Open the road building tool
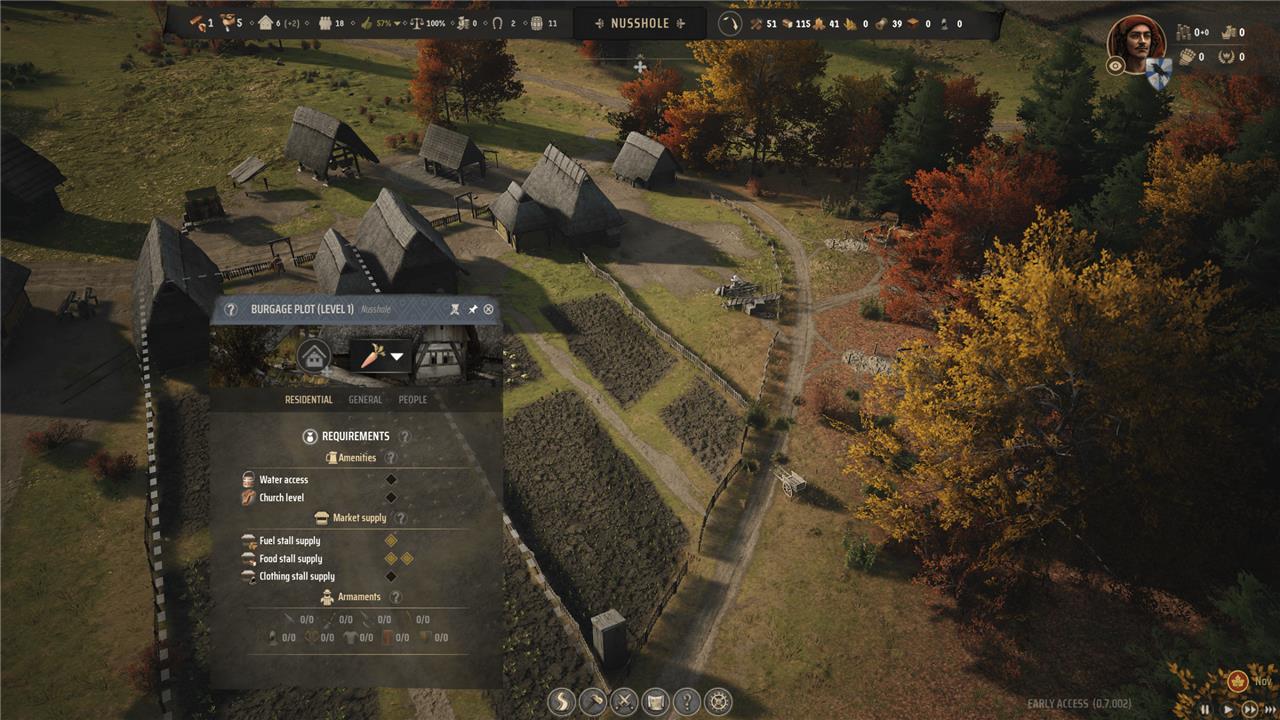 (562, 702)
